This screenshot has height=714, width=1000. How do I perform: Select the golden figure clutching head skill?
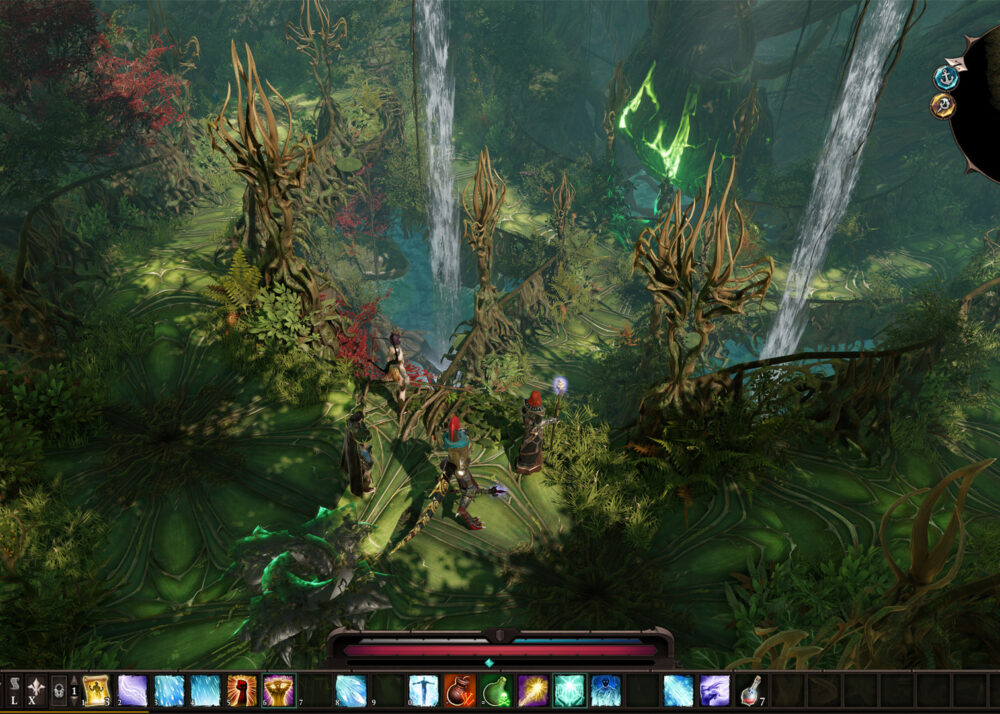(278, 690)
